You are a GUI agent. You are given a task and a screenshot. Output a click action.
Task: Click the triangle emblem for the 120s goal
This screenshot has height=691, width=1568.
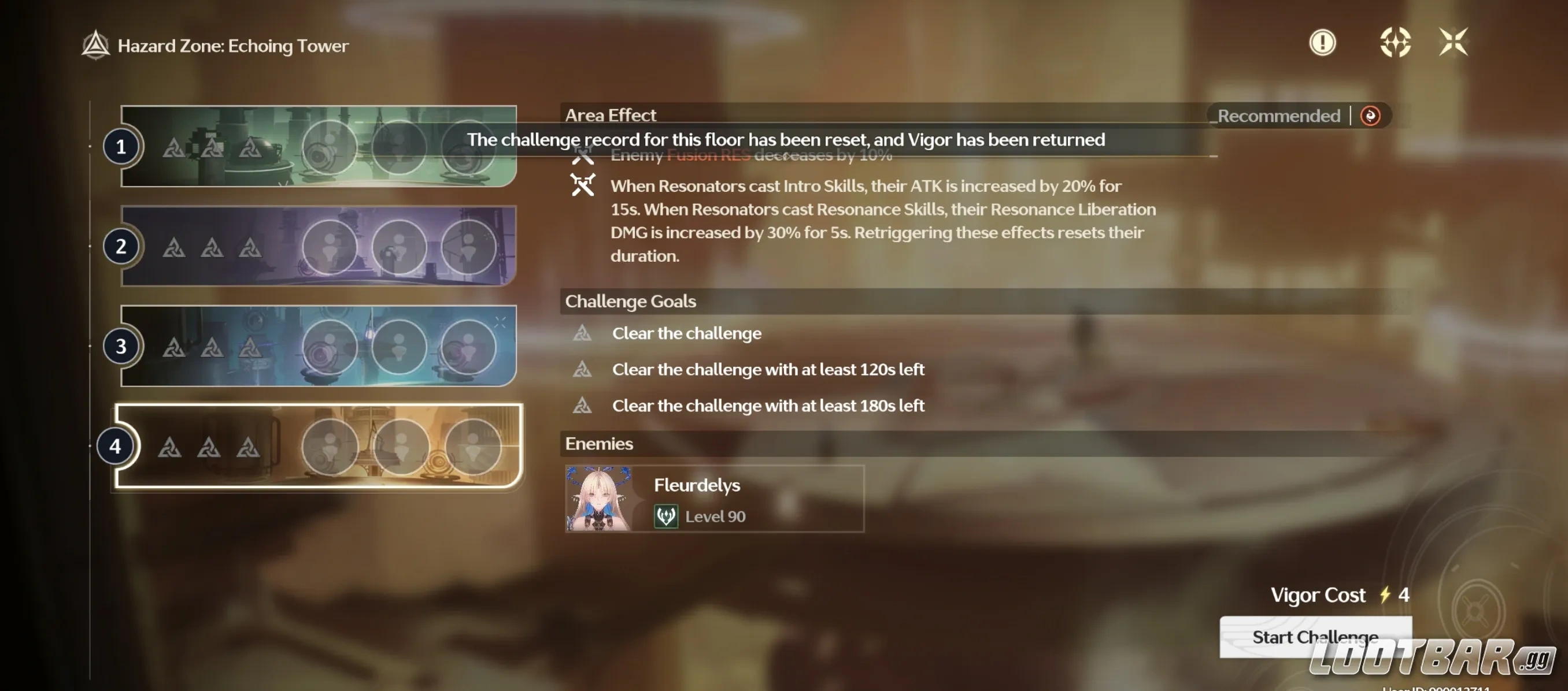(583, 369)
